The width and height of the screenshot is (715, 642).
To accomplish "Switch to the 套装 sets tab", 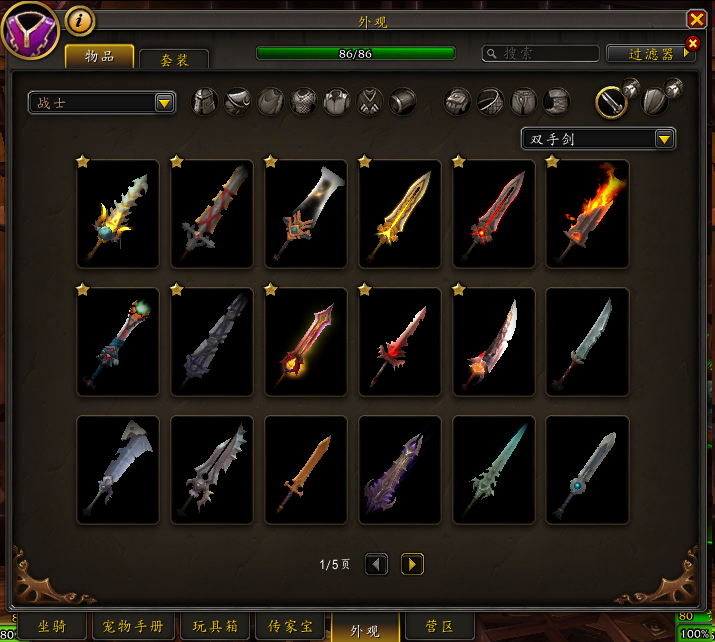I will [174, 60].
